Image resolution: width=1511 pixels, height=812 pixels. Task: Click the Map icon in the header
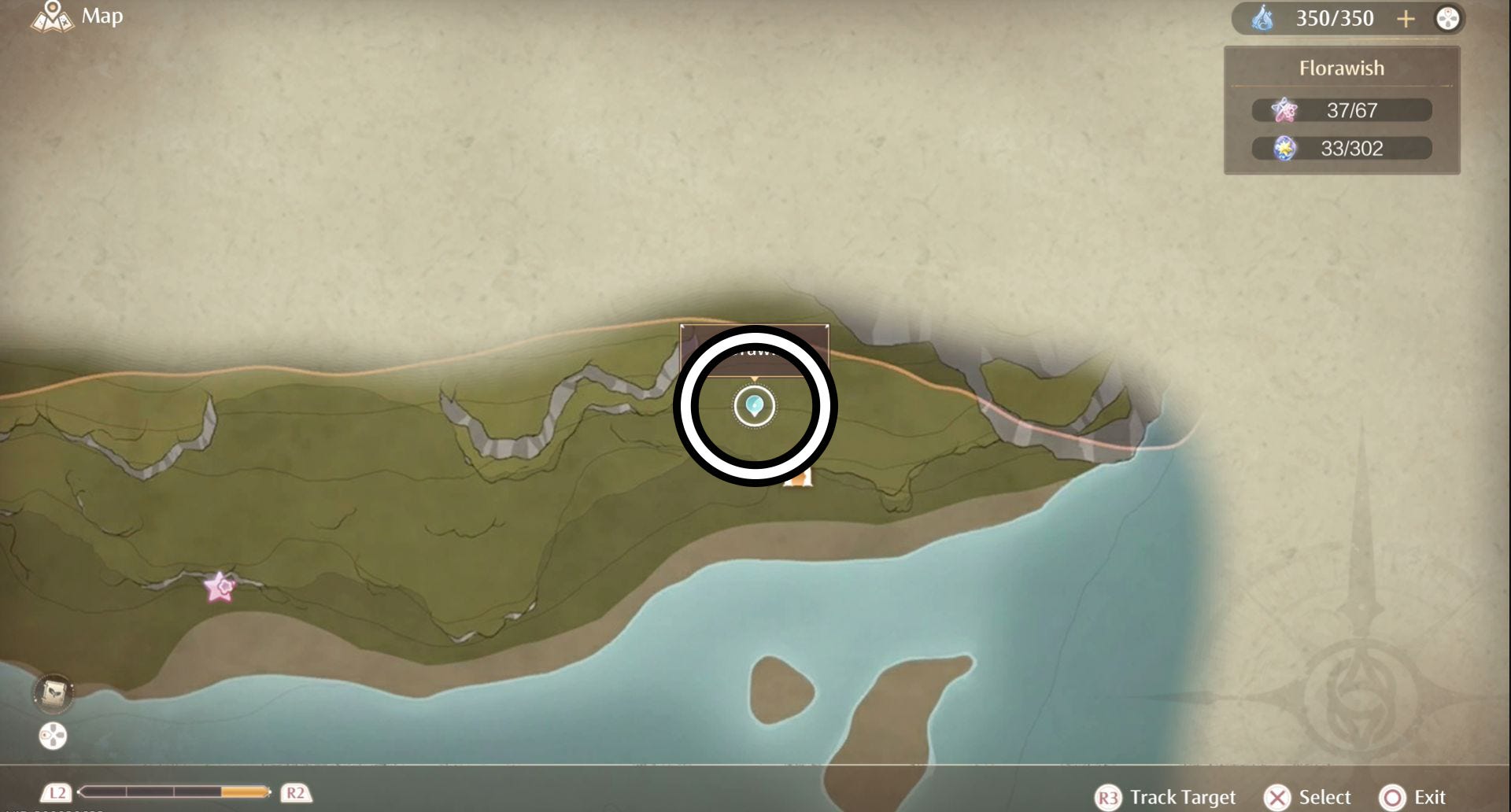52,16
